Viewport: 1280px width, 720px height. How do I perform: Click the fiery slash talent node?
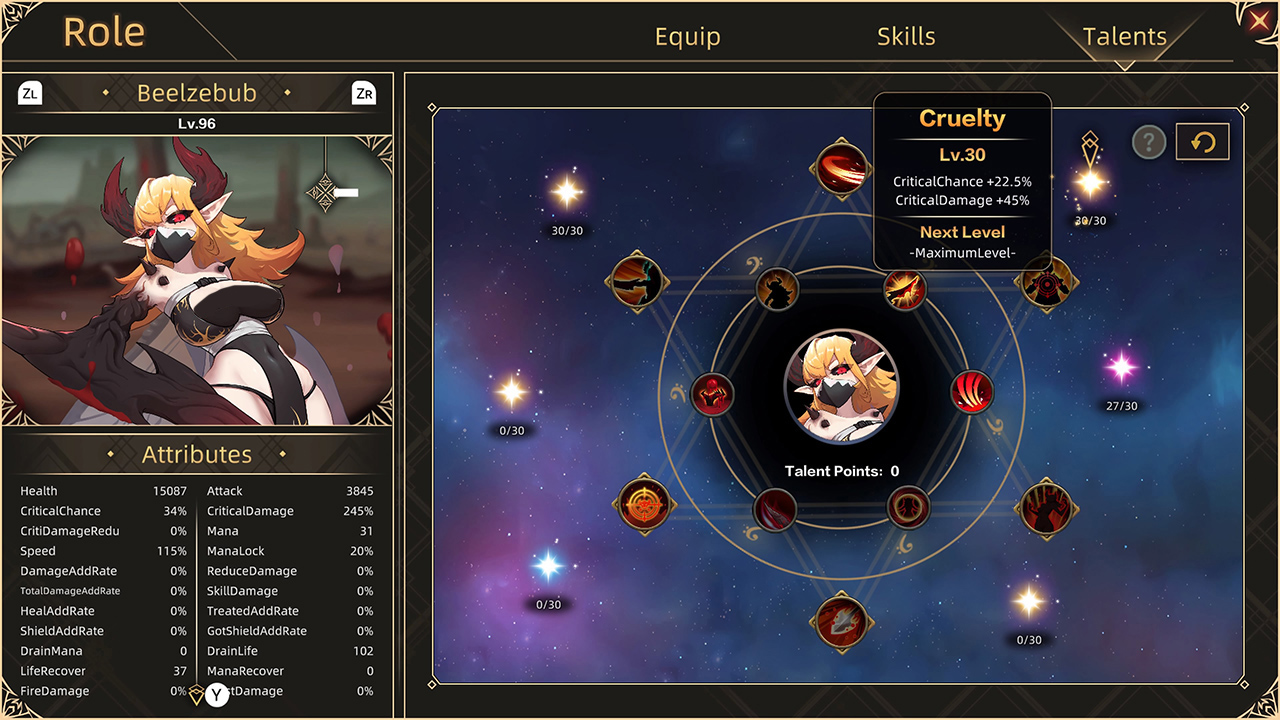click(903, 290)
